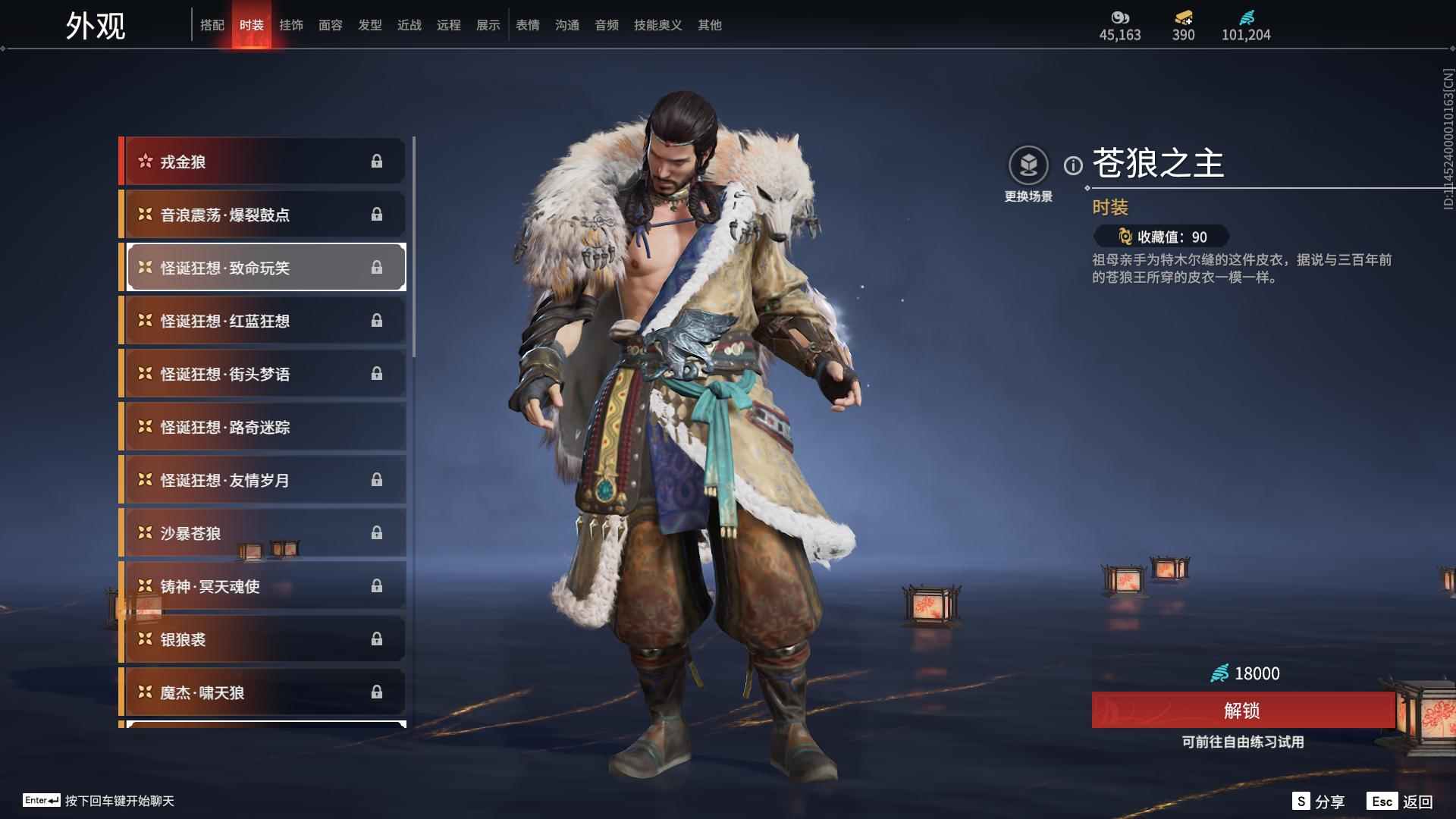Switch to the 搭配 tab

[213, 25]
